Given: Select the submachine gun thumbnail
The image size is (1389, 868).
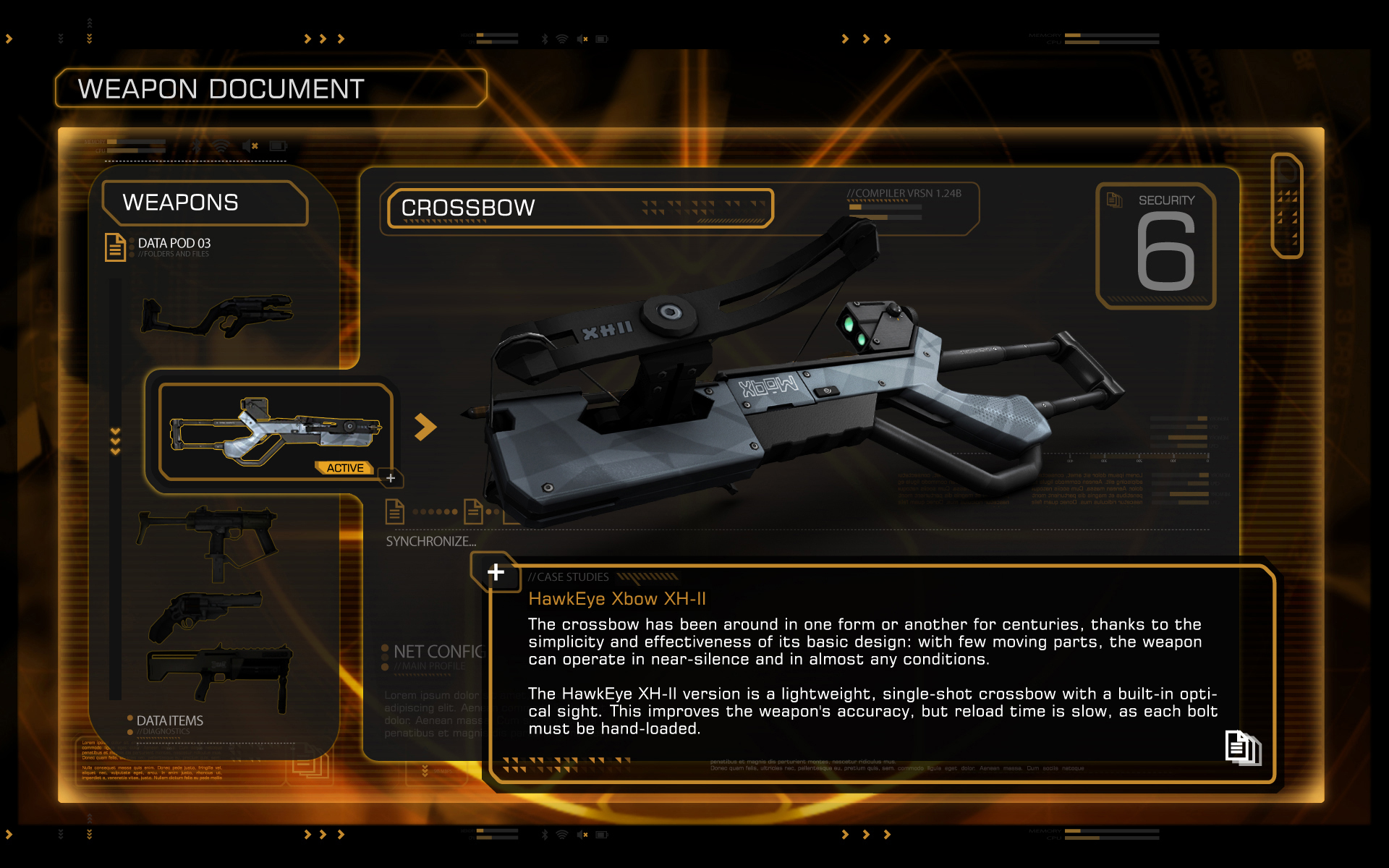Looking at the screenshot, I should [208, 539].
